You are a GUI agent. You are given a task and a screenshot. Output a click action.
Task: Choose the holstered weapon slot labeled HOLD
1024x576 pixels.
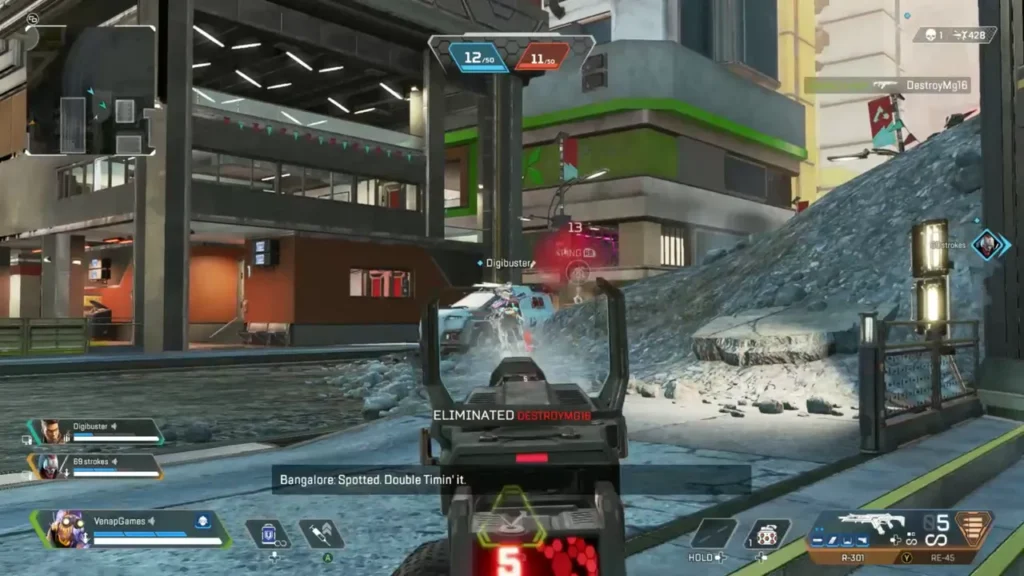coord(714,533)
